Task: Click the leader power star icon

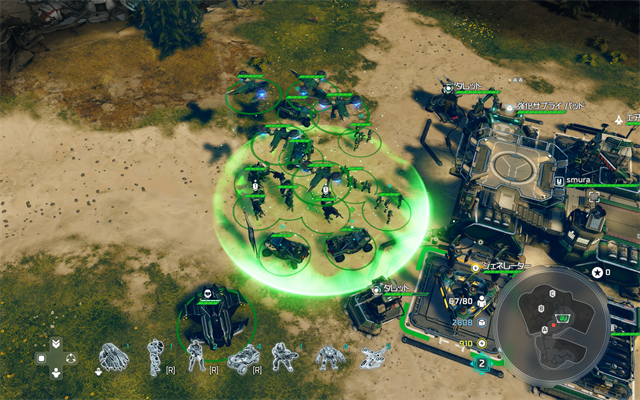Action: click(598, 272)
